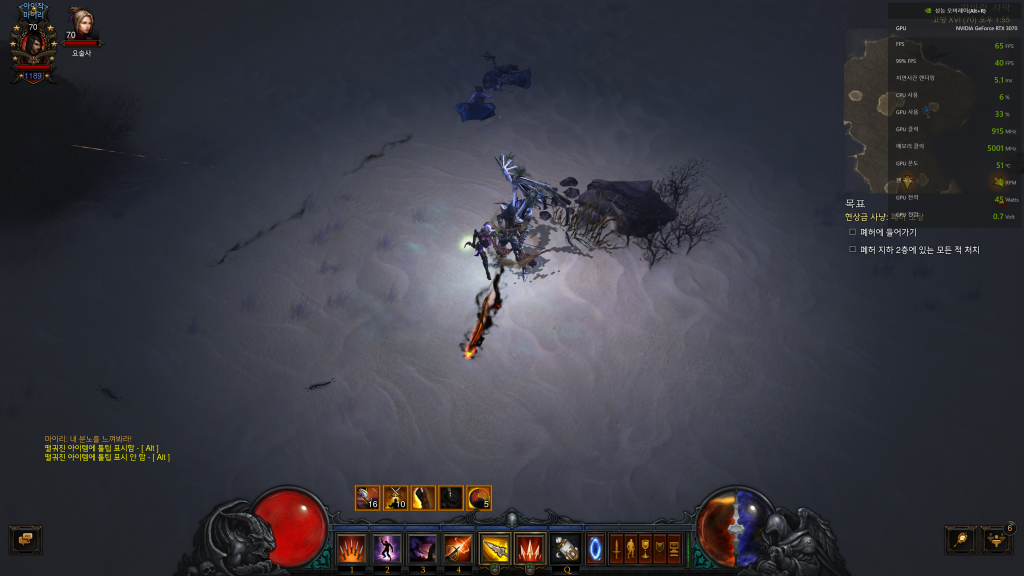1024x576 pixels.
Task: Click the magnifying glass button
Action: coord(961,540)
